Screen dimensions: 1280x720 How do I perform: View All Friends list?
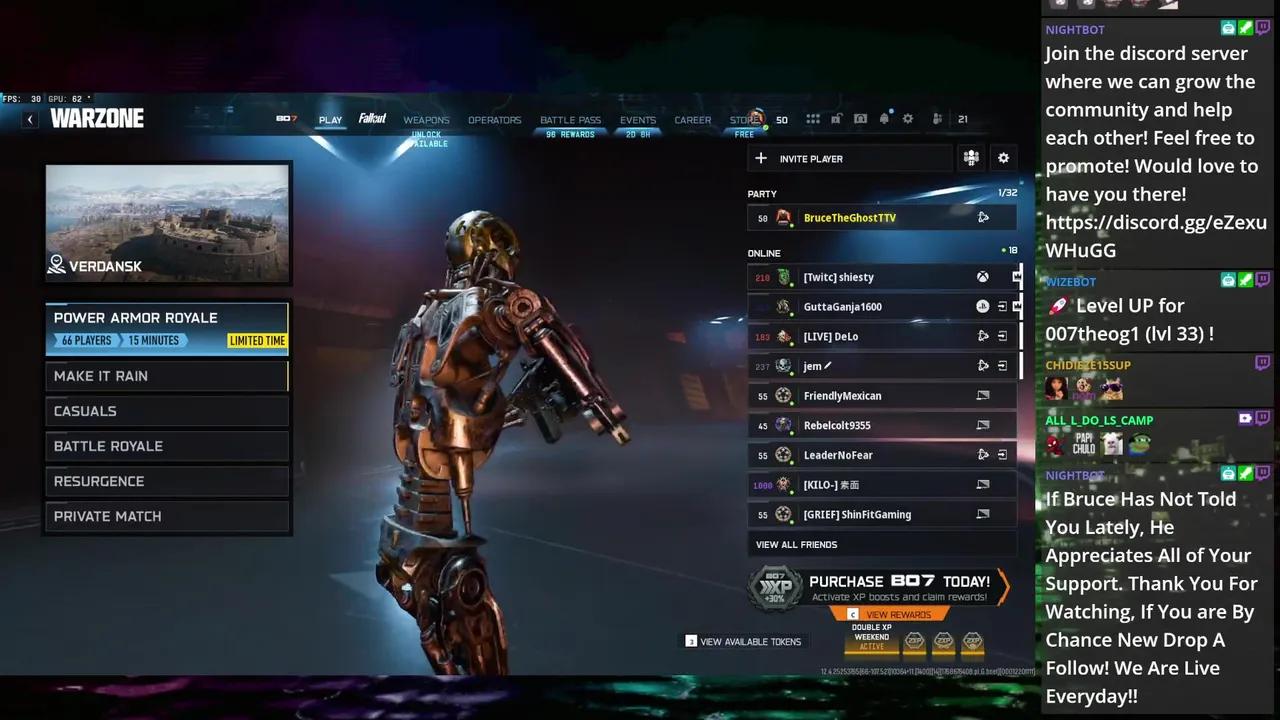coord(797,545)
